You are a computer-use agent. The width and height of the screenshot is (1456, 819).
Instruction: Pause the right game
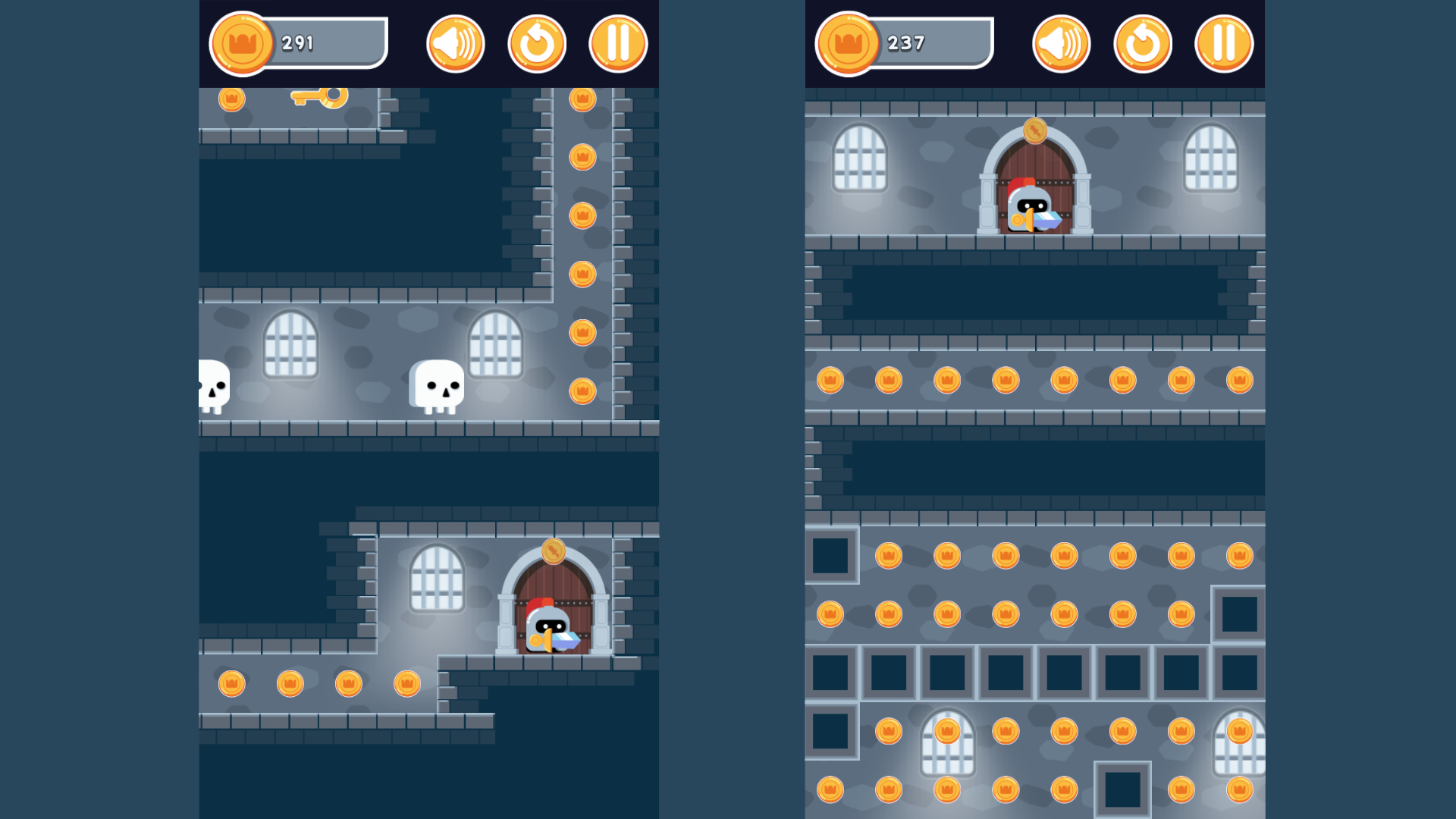pyautogui.click(x=1223, y=44)
